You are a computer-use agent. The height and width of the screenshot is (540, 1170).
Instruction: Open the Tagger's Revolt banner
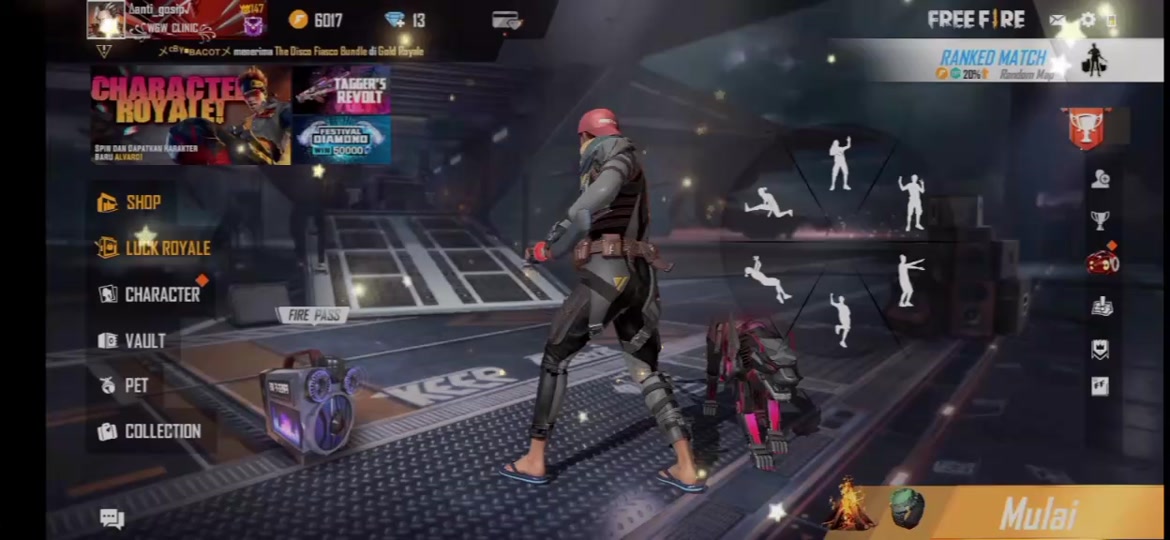point(341,90)
